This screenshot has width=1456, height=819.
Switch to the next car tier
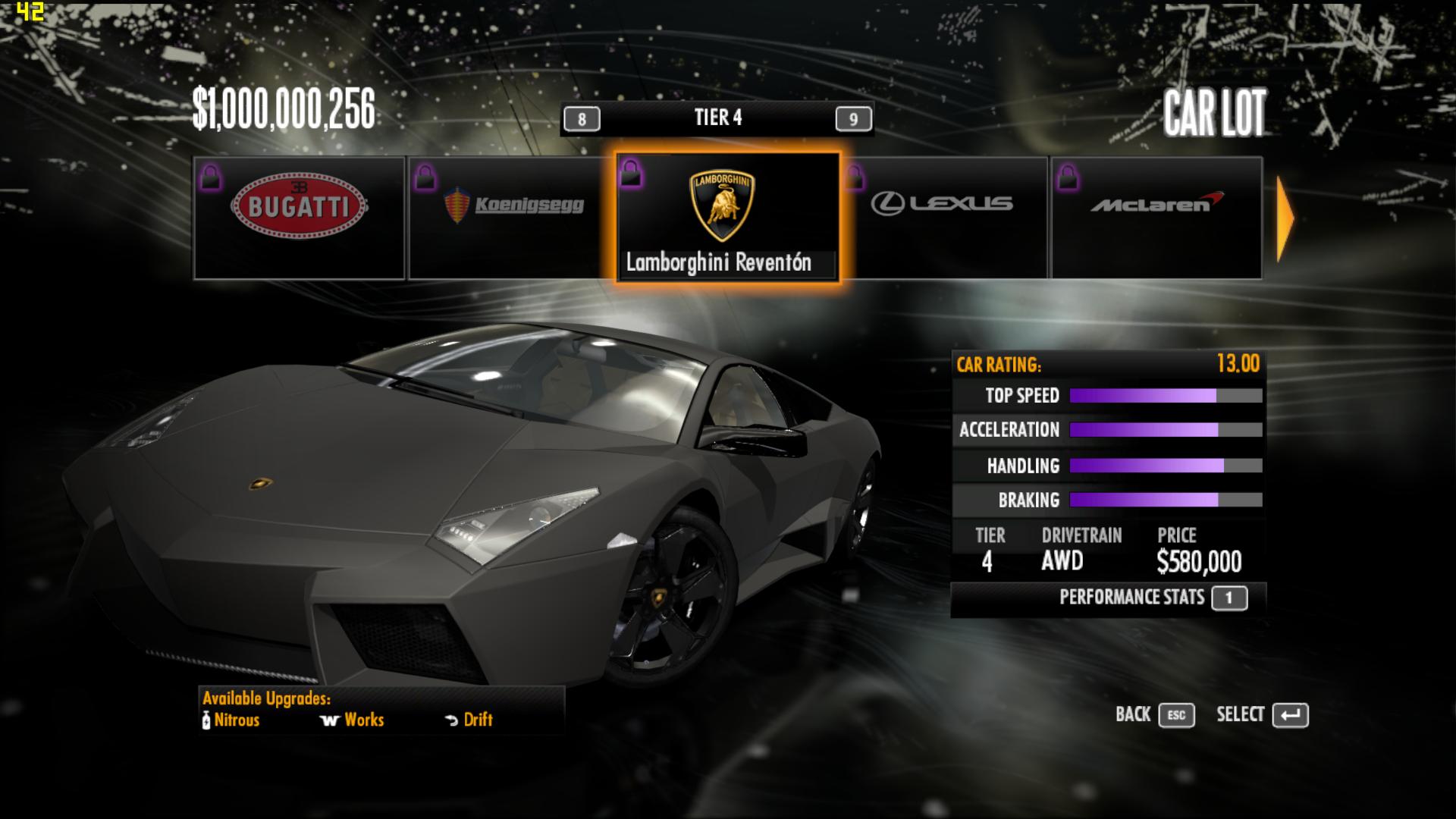pos(853,119)
